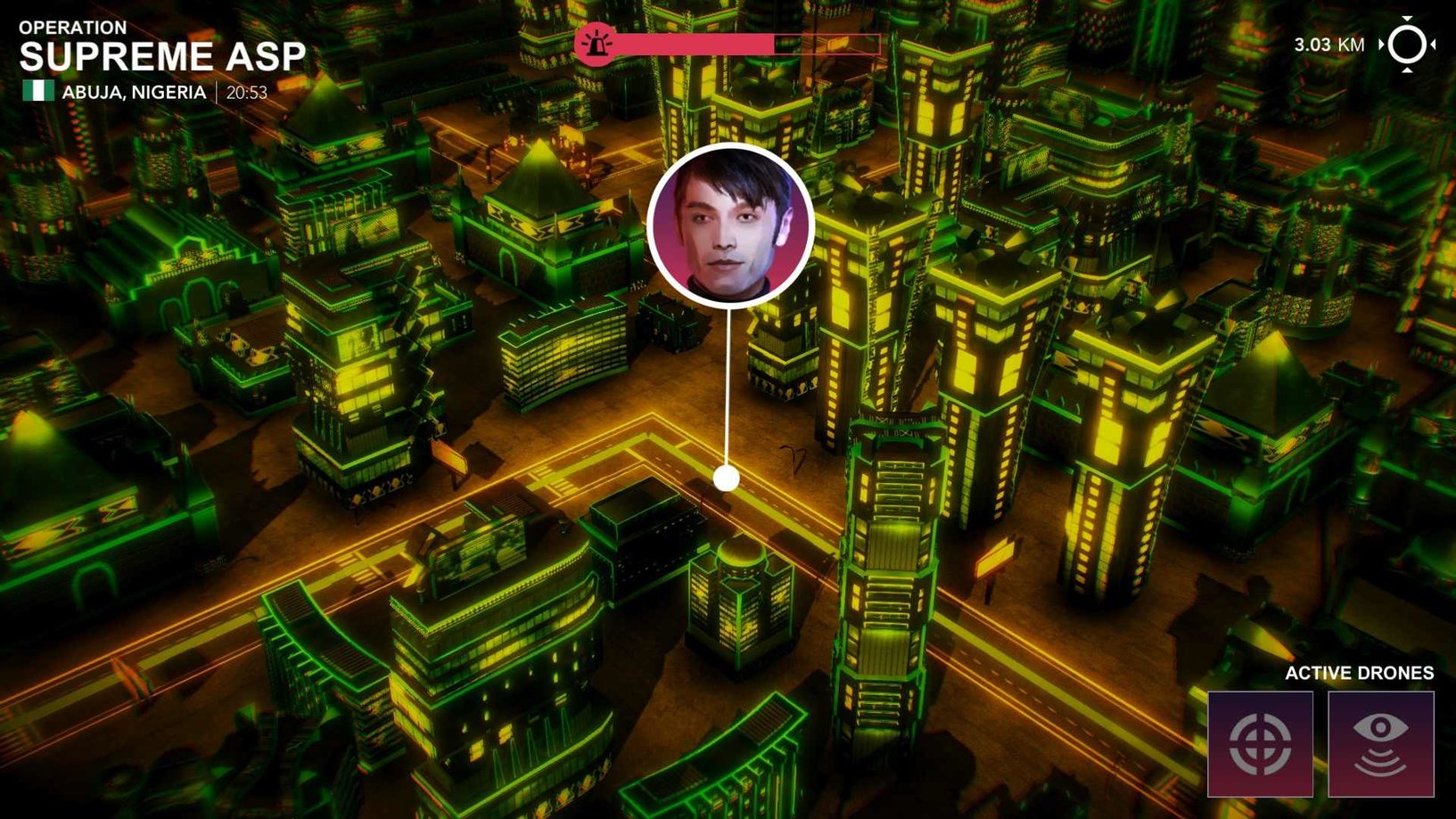Select the crosshair targeting drone
1456x819 pixels.
(x=1260, y=744)
